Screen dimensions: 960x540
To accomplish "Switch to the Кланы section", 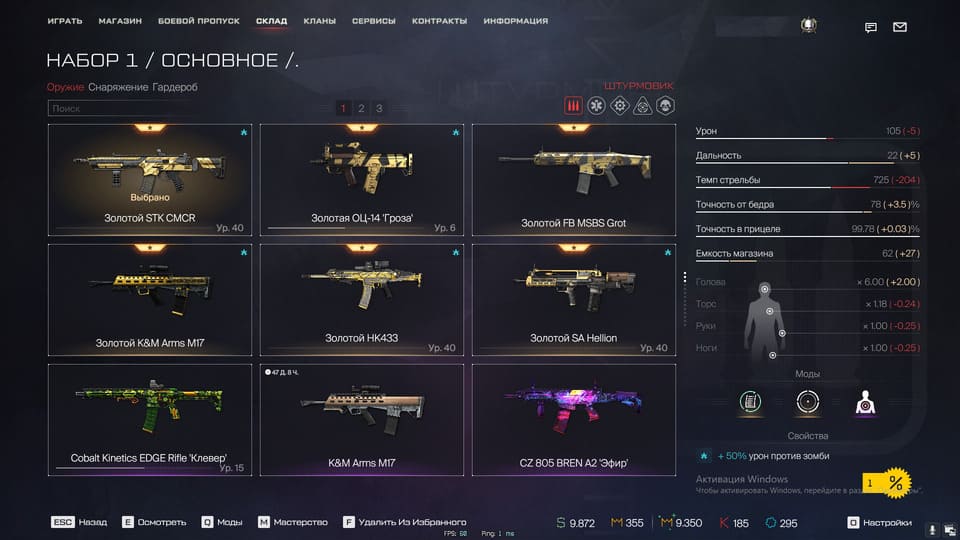I will click(x=319, y=21).
